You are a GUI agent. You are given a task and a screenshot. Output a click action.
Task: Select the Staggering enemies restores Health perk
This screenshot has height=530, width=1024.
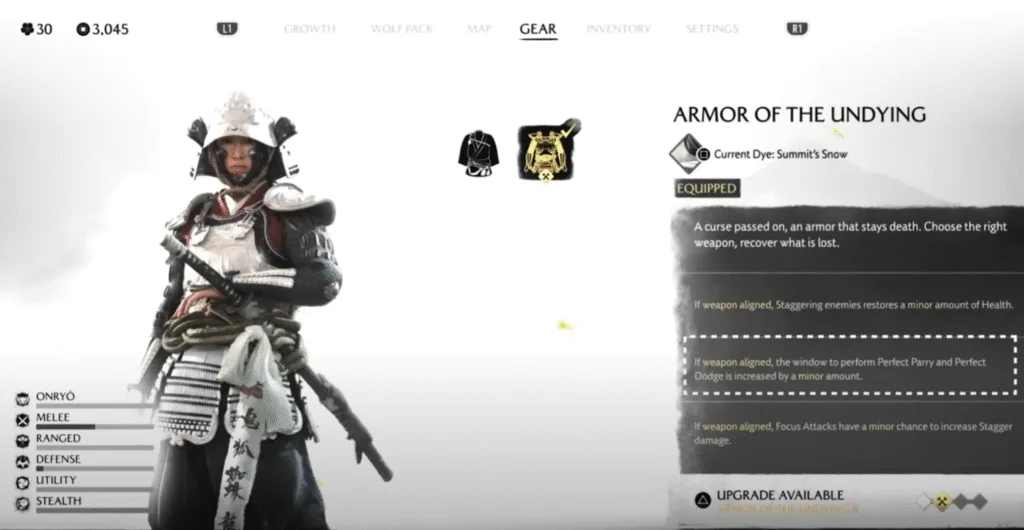coord(850,303)
